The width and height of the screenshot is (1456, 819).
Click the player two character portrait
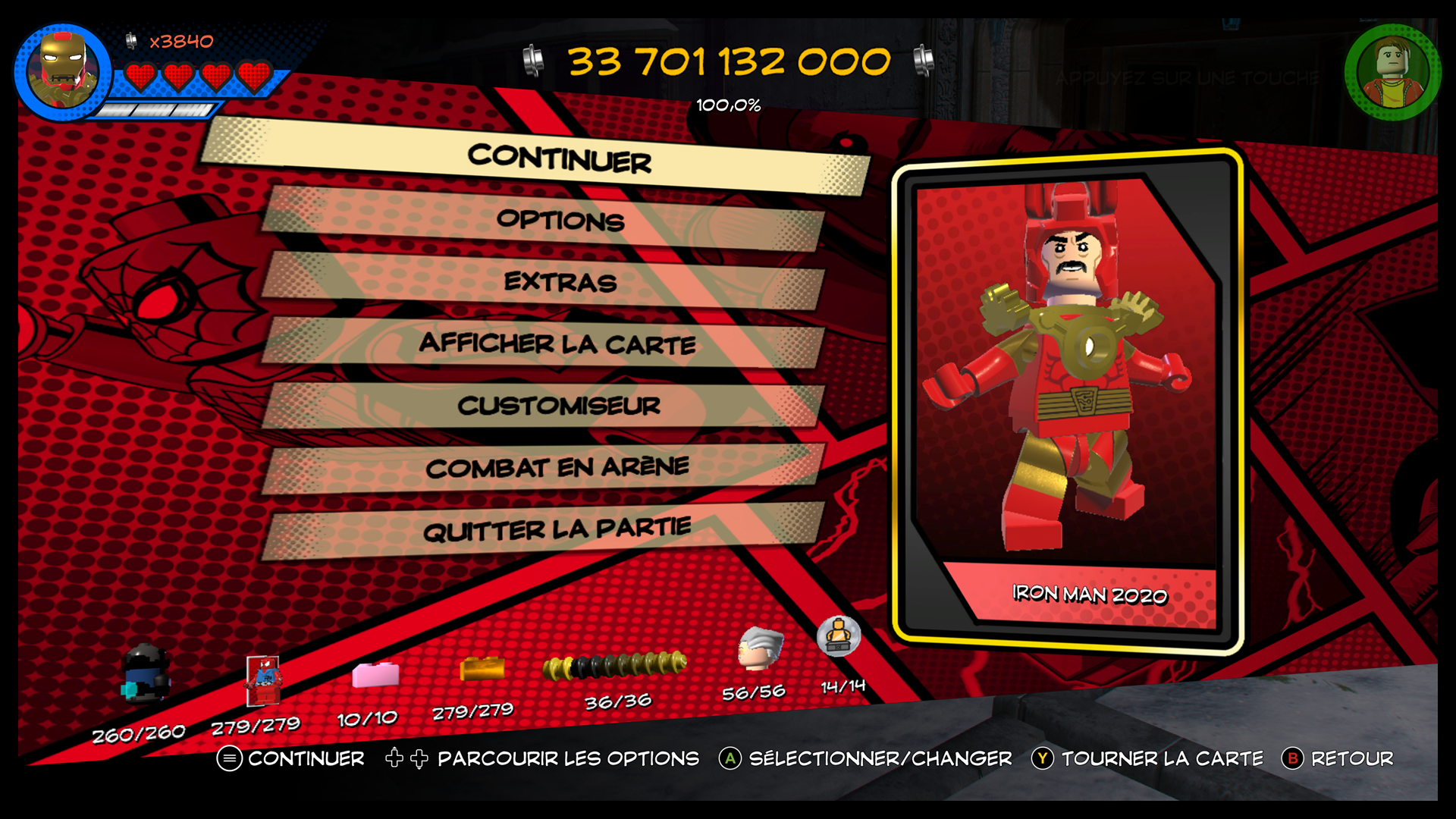[1392, 72]
